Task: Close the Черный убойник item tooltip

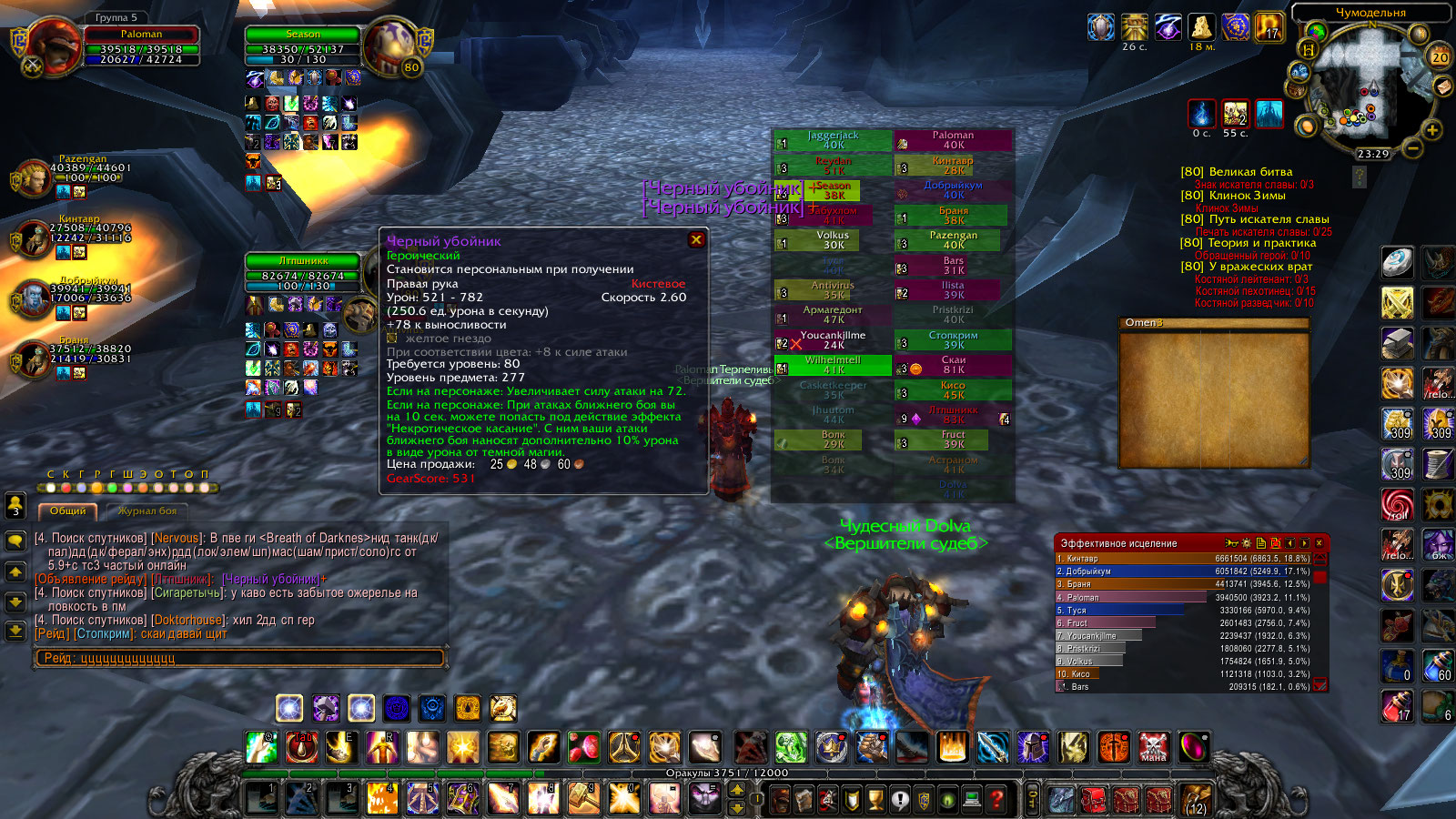Action: tap(696, 239)
